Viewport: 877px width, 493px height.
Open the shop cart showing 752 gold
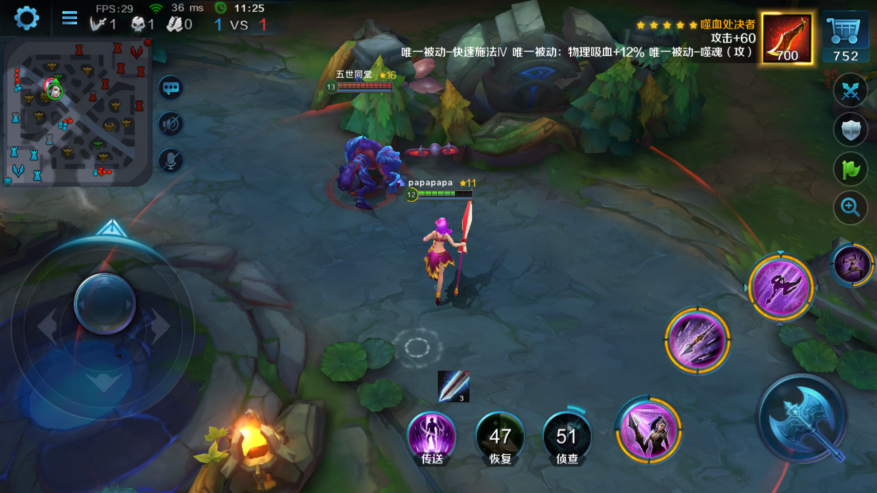point(846,38)
